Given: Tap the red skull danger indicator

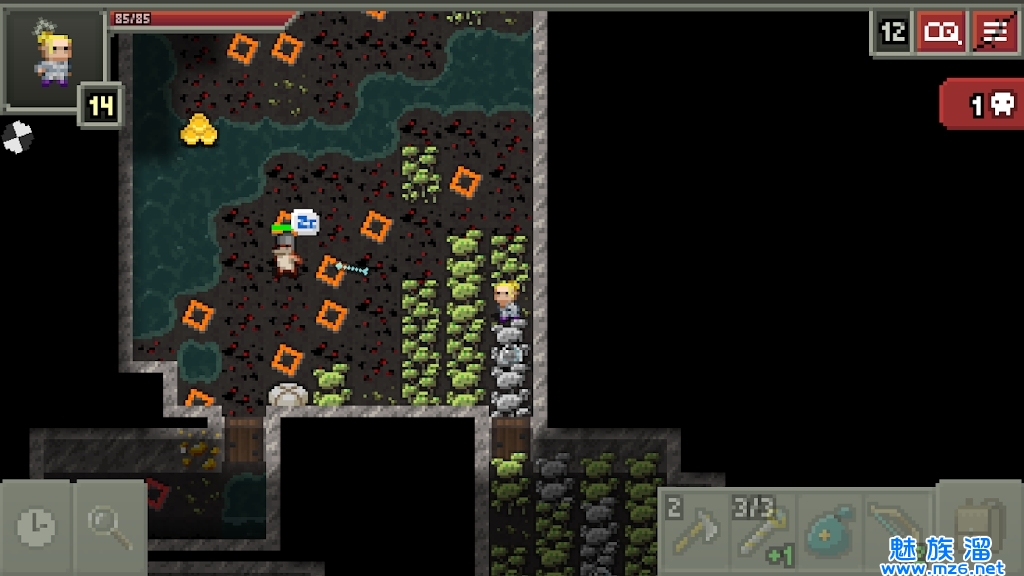Looking at the screenshot, I should (x=983, y=105).
